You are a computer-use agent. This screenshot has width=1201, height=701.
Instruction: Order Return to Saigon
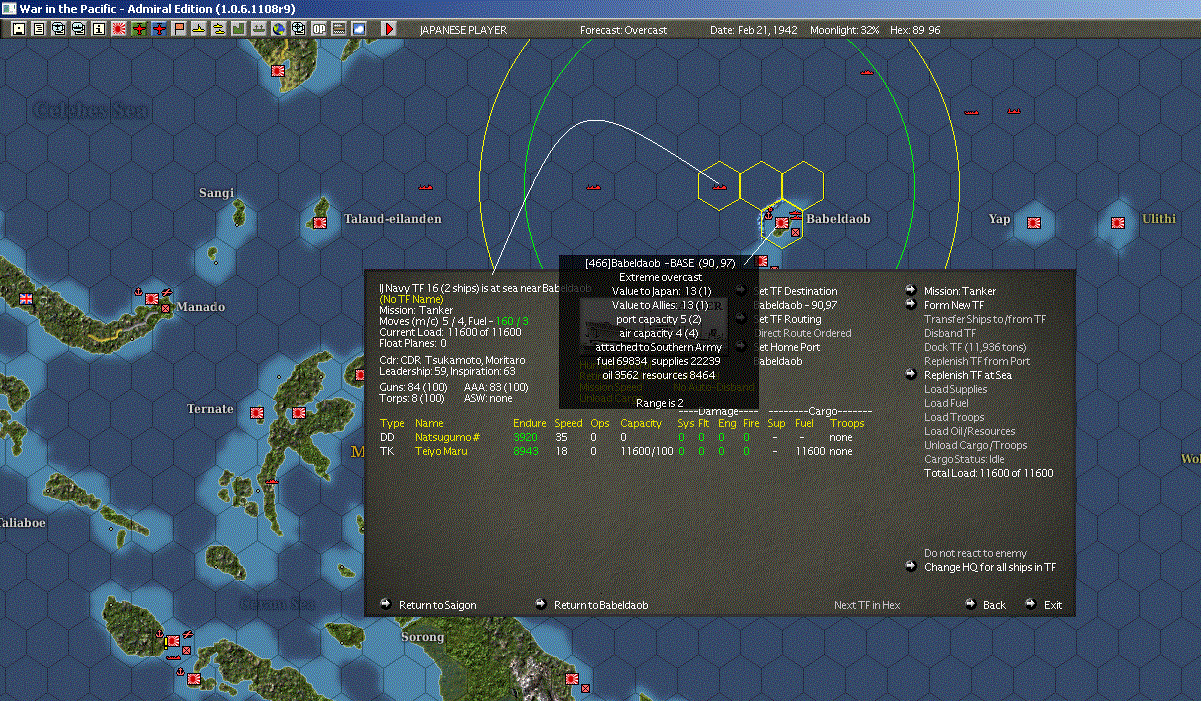pyautogui.click(x=437, y=605)
